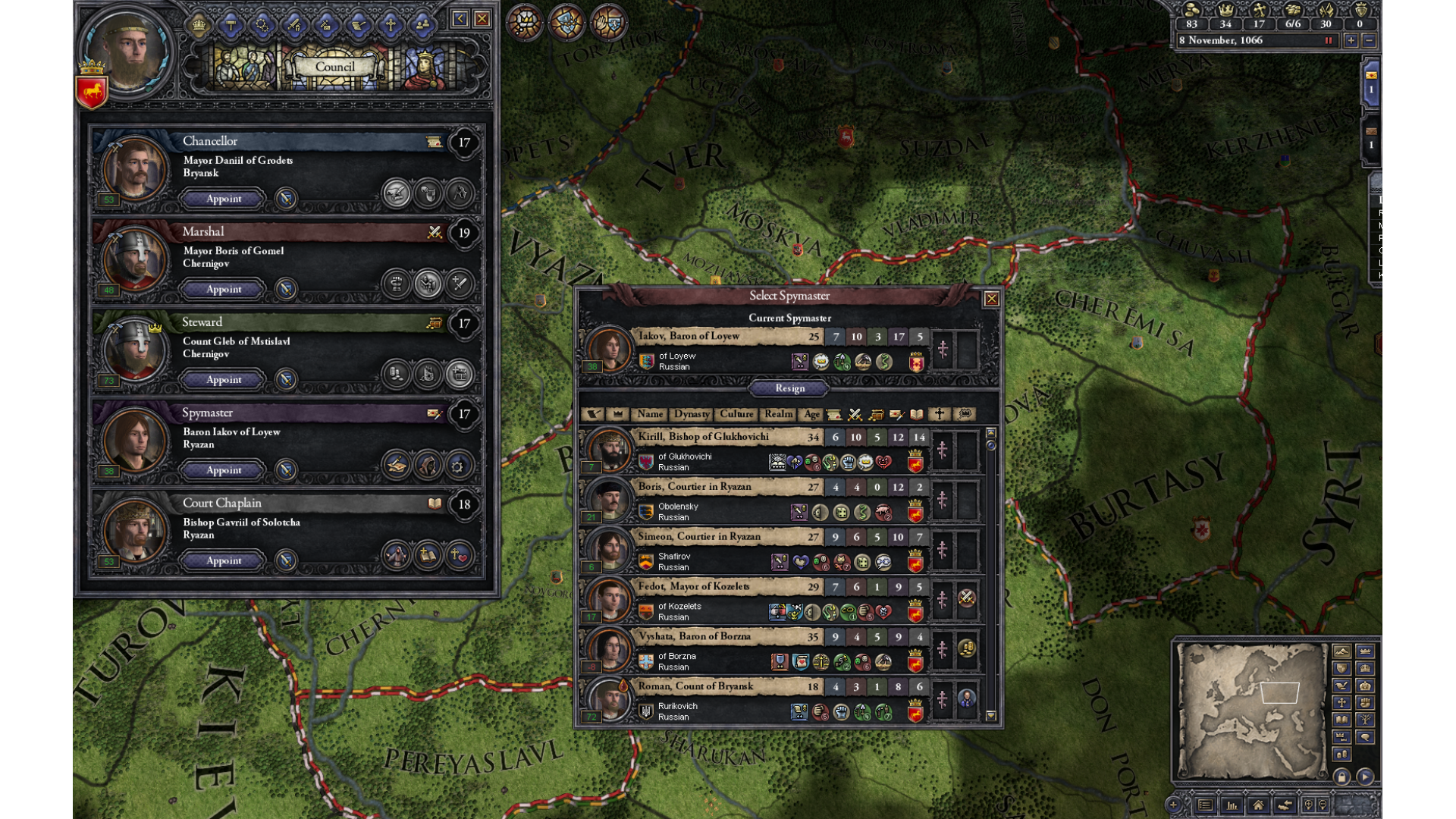The image size is (1456, 819).
Task: Sort candidate list by Name
Action: click(x=650, y=414)
